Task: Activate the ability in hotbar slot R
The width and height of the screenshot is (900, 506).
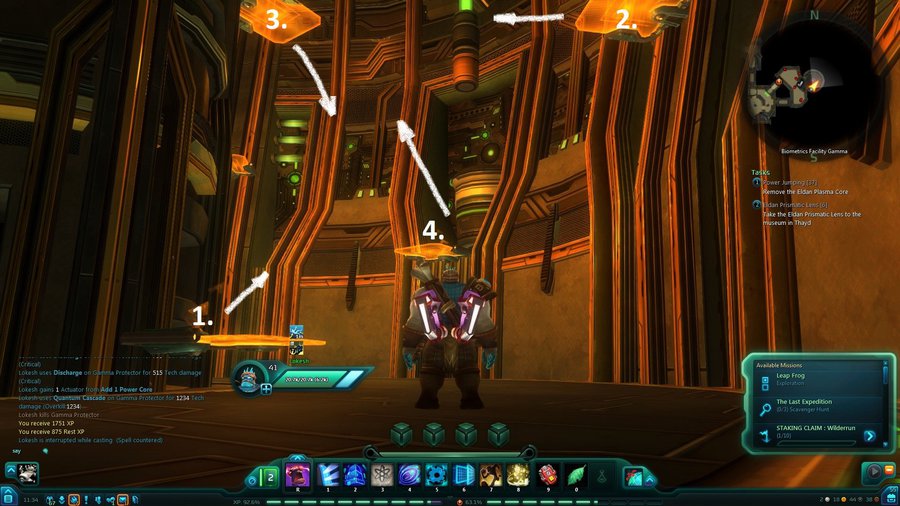Action: tap(297, 474)
